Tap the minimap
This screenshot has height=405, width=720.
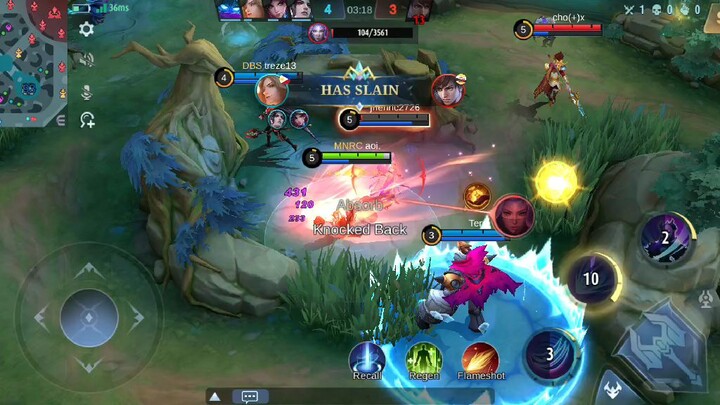(33, 62)
